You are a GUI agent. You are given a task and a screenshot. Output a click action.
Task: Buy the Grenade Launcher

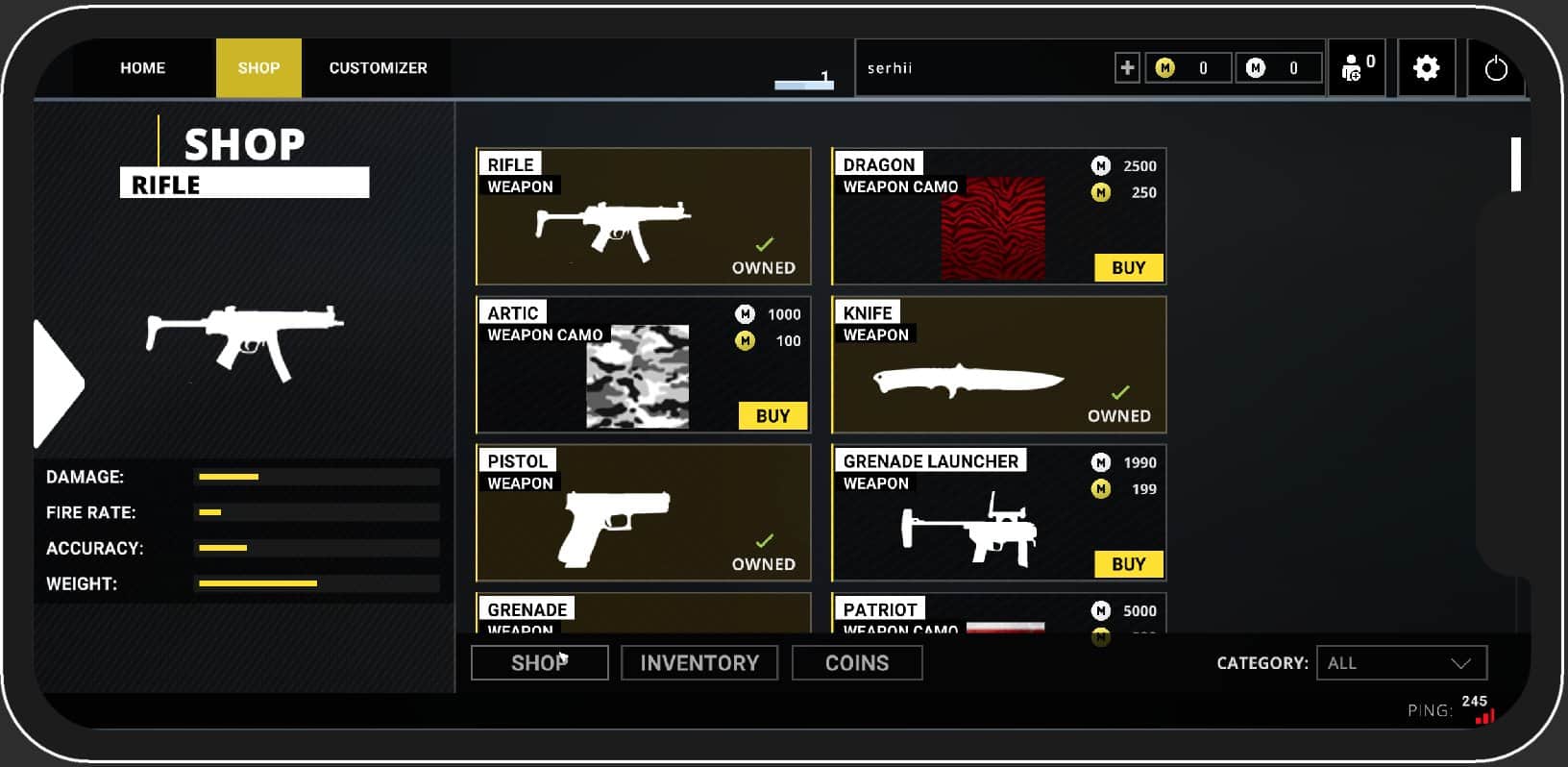[x=1128, y=564]
